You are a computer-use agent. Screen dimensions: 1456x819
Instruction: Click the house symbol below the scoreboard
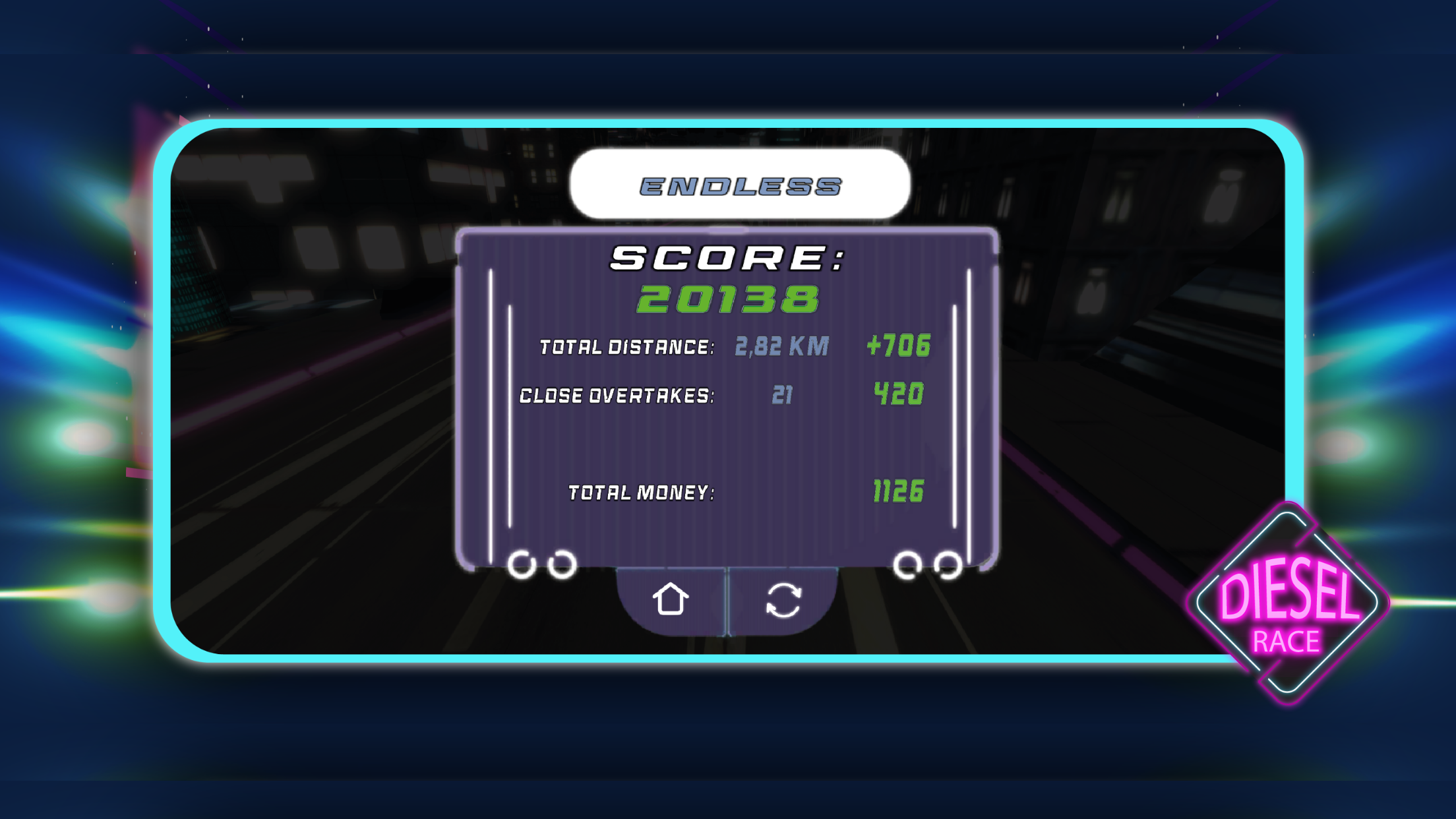(x=671, y=599)
